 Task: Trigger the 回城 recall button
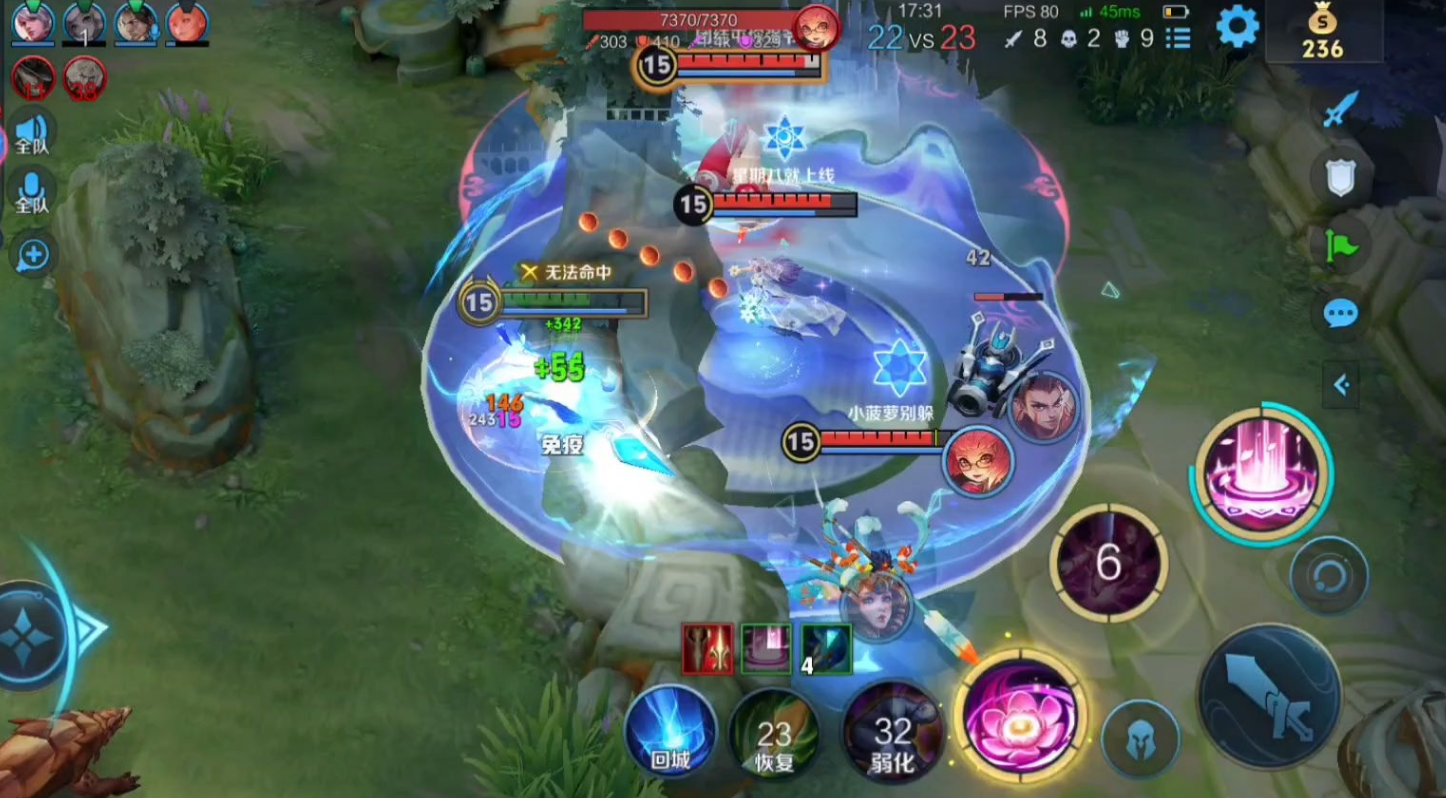tap(670, 732)
